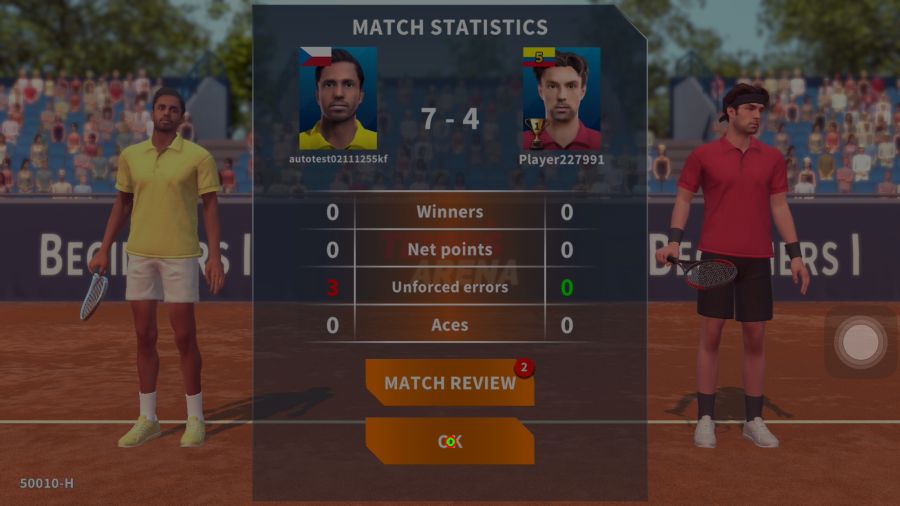Image resolution: width=900 pixels, height=506 pixels.
Task: View Player227991 opponent portrait
Action: tap(561, 98)
